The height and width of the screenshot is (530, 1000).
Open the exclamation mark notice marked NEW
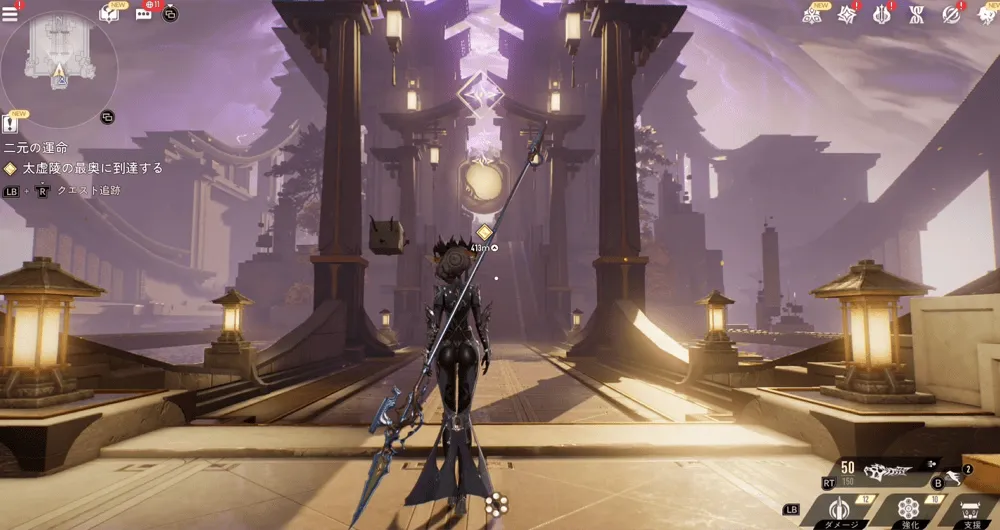[11, 123]
